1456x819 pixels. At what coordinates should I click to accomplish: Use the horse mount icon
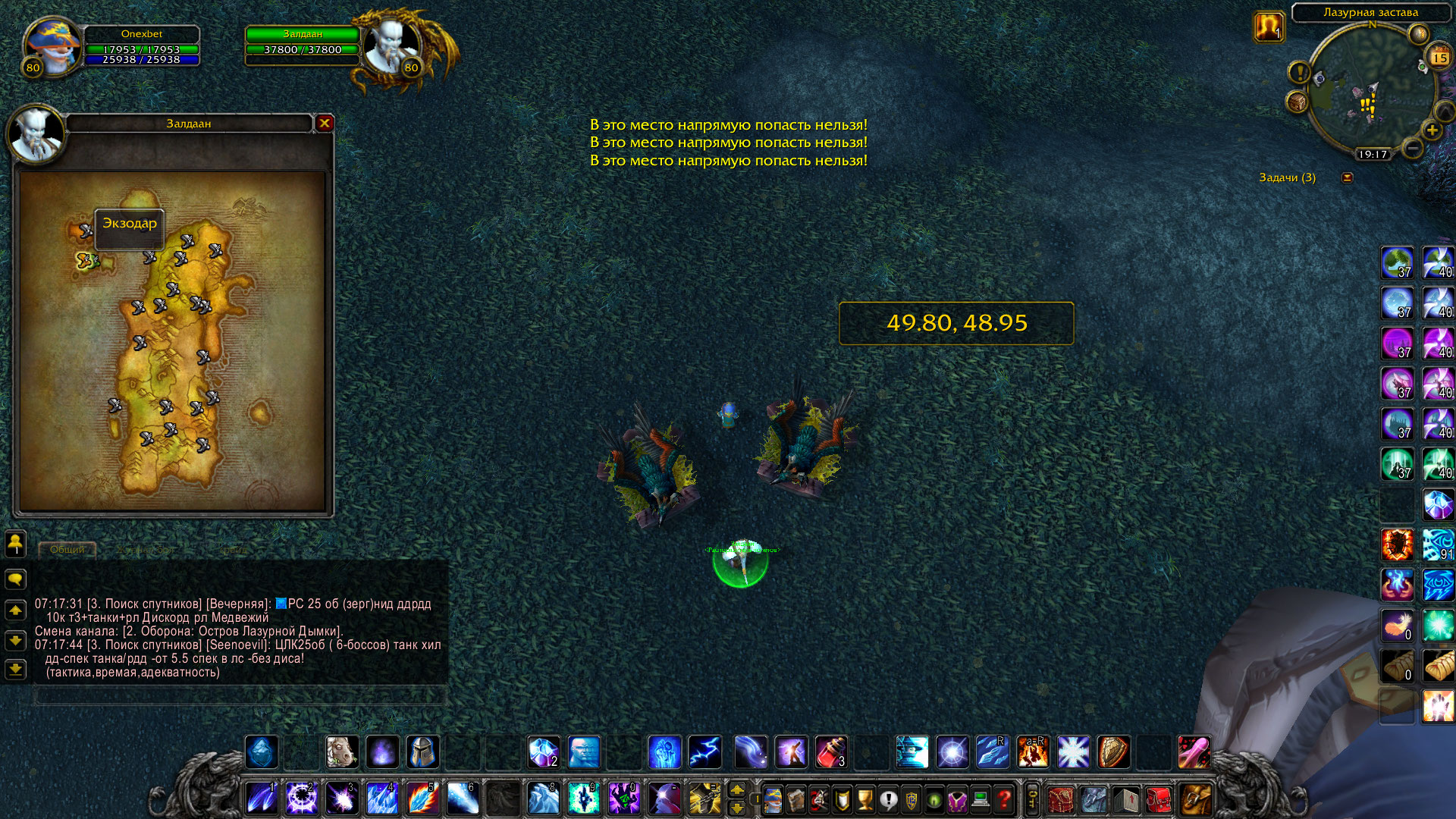341,752
